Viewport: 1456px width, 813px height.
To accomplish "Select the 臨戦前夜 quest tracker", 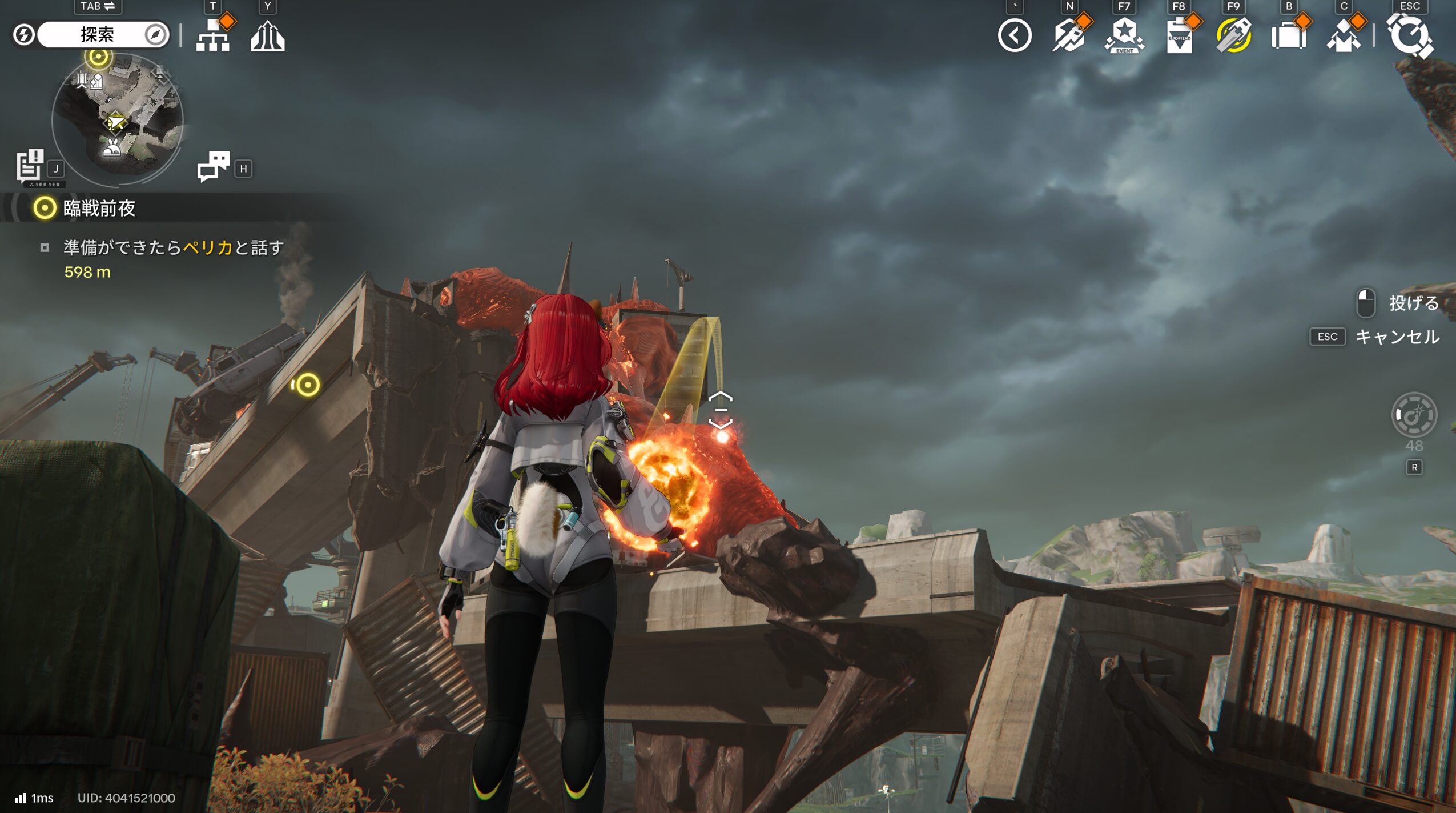I will tap(99, 208).
